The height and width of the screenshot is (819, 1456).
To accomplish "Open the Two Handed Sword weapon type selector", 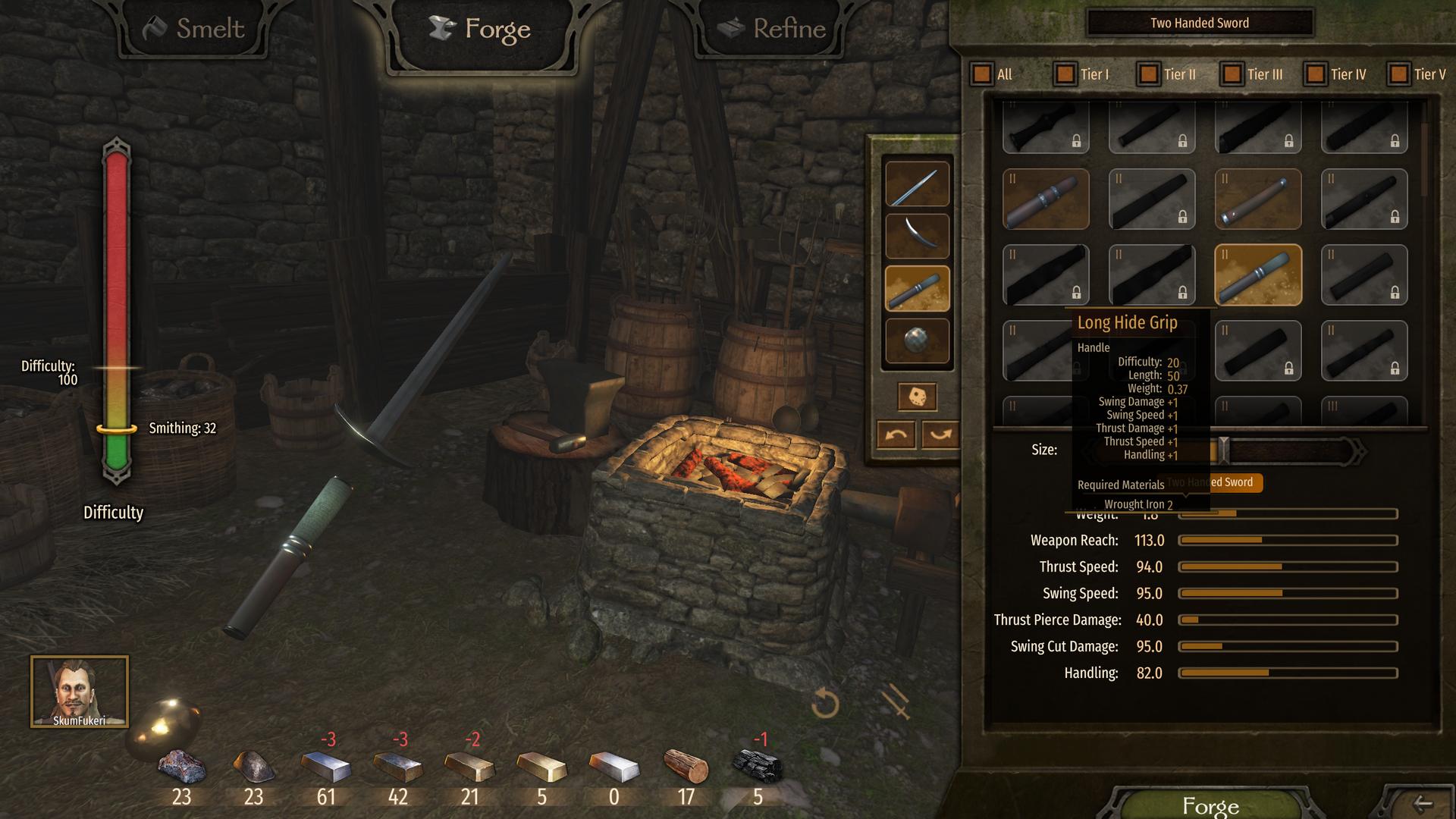I will pos(1200,23).
